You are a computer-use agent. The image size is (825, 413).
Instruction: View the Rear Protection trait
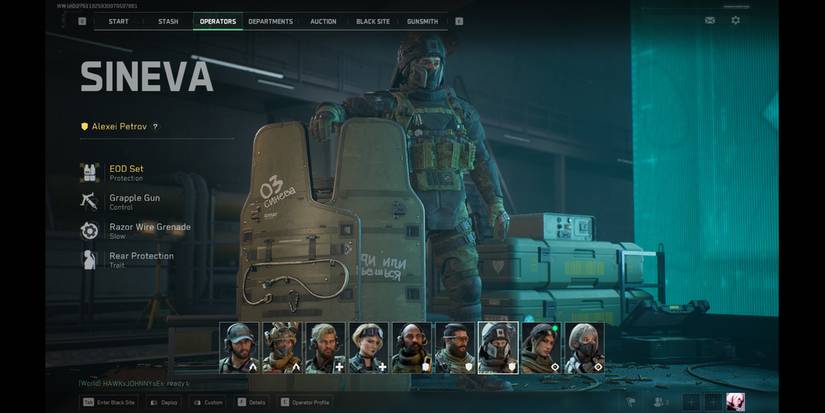(140, 259)
